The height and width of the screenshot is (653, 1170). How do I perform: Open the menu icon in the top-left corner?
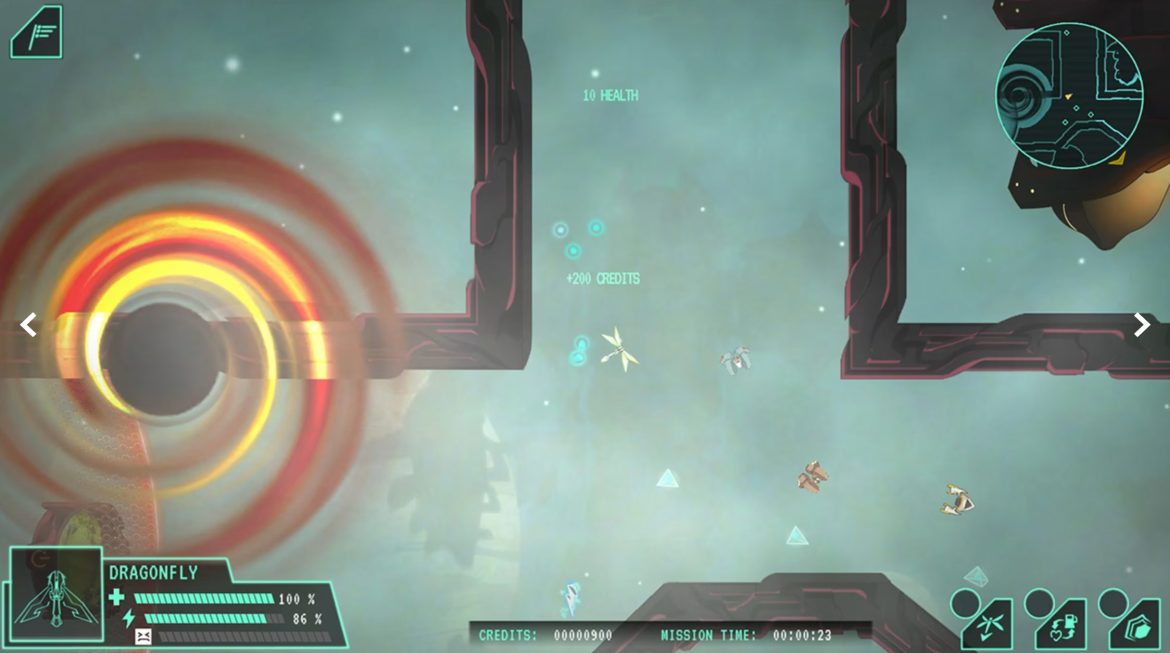pyautogui.click(x=36, y=32)
